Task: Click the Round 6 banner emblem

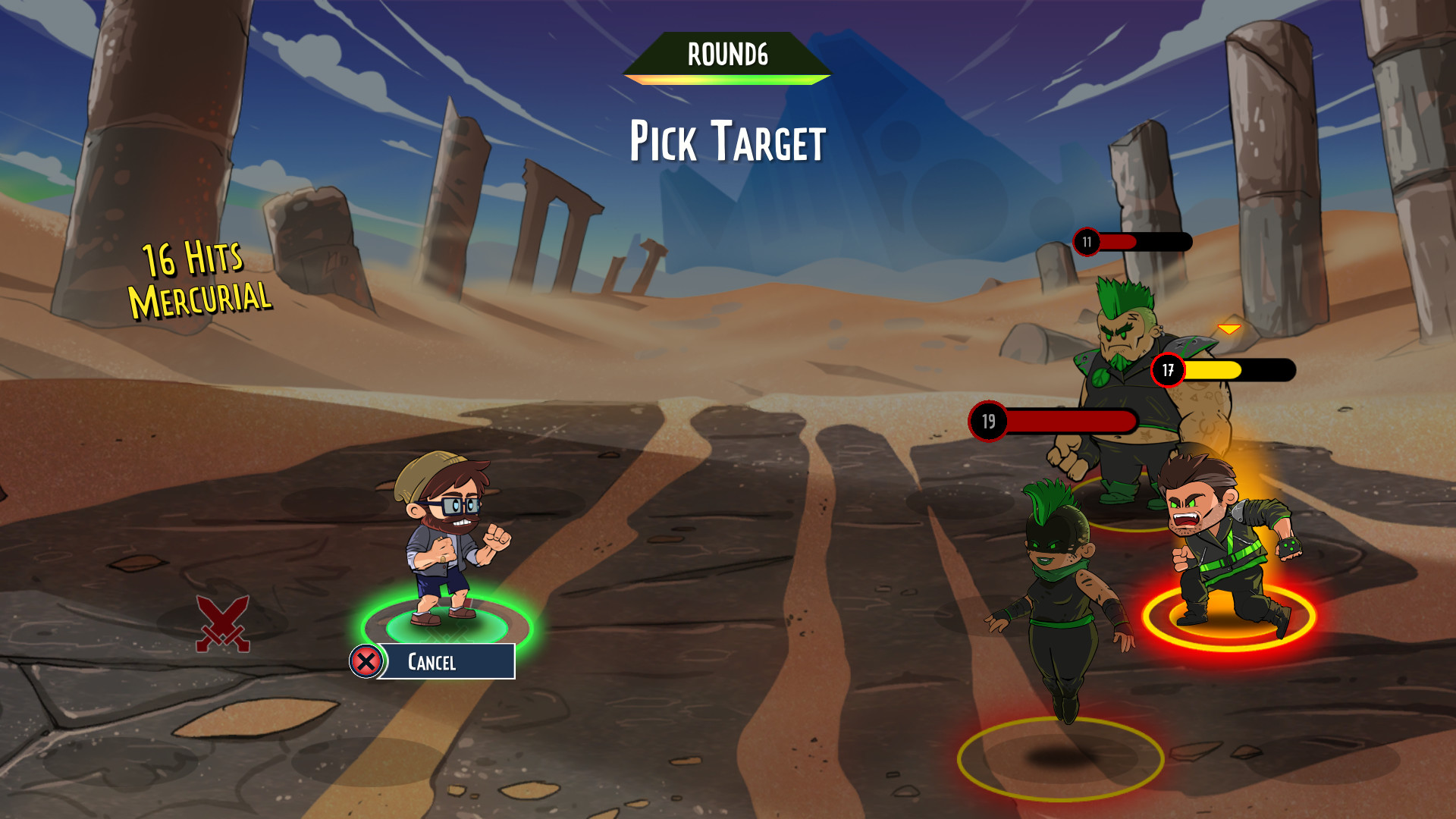Action: point(726,55)
